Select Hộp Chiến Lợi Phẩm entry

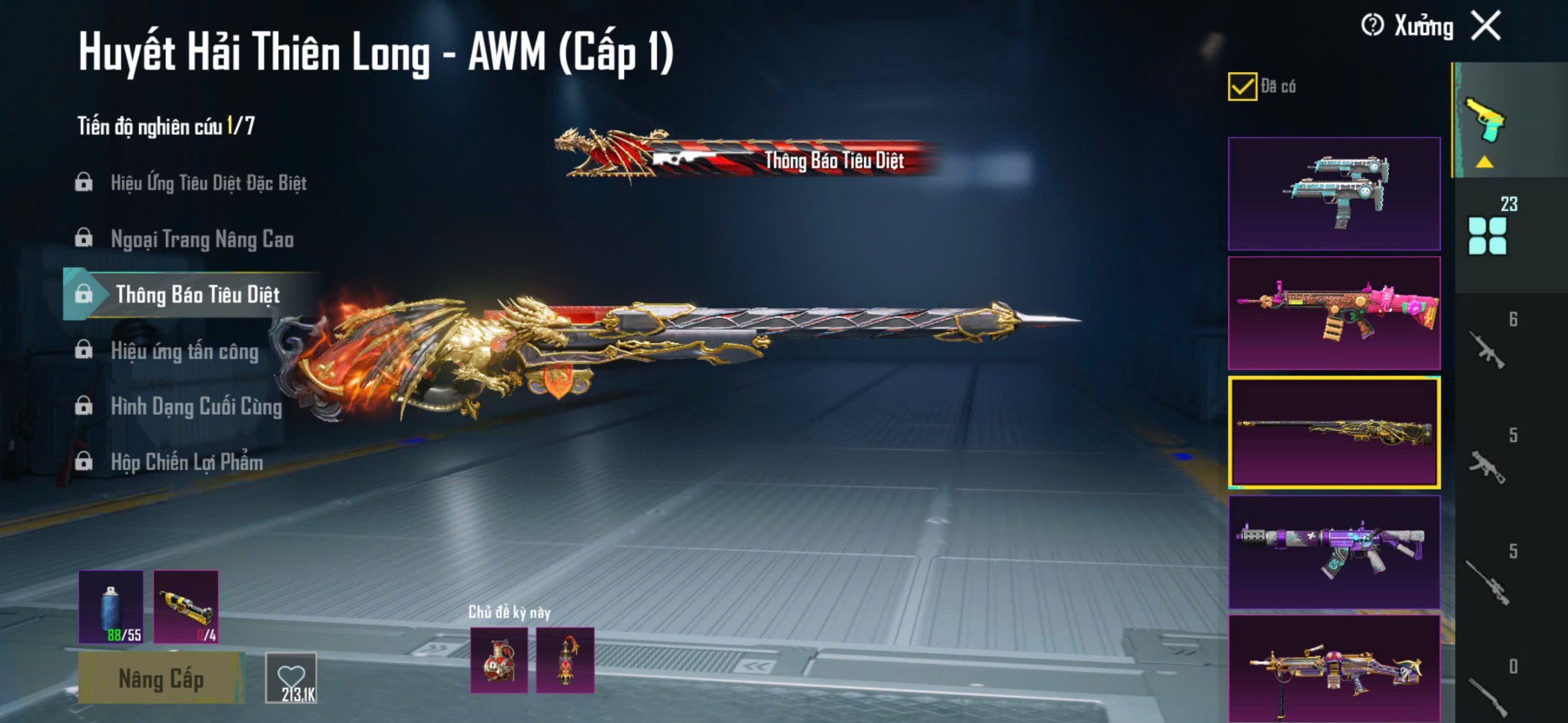[x=187, y=462]
